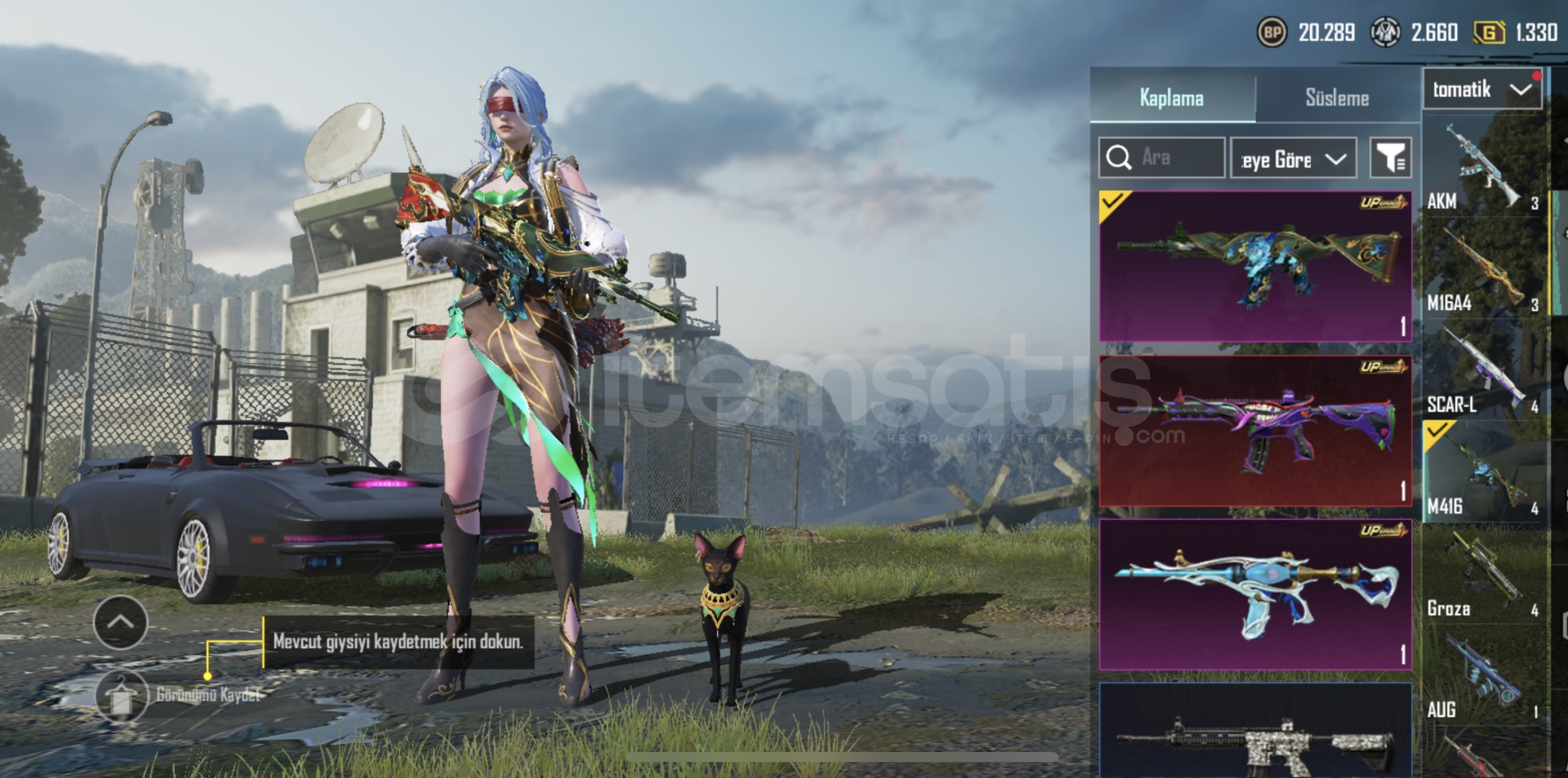Switch to the Kaplama tab
The height and width of the screenshot is (778, 1568).
1171,98
